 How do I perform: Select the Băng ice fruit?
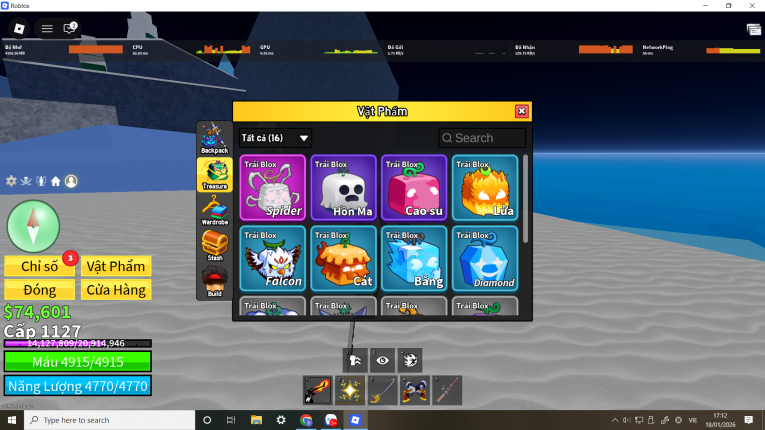point(414,258)
